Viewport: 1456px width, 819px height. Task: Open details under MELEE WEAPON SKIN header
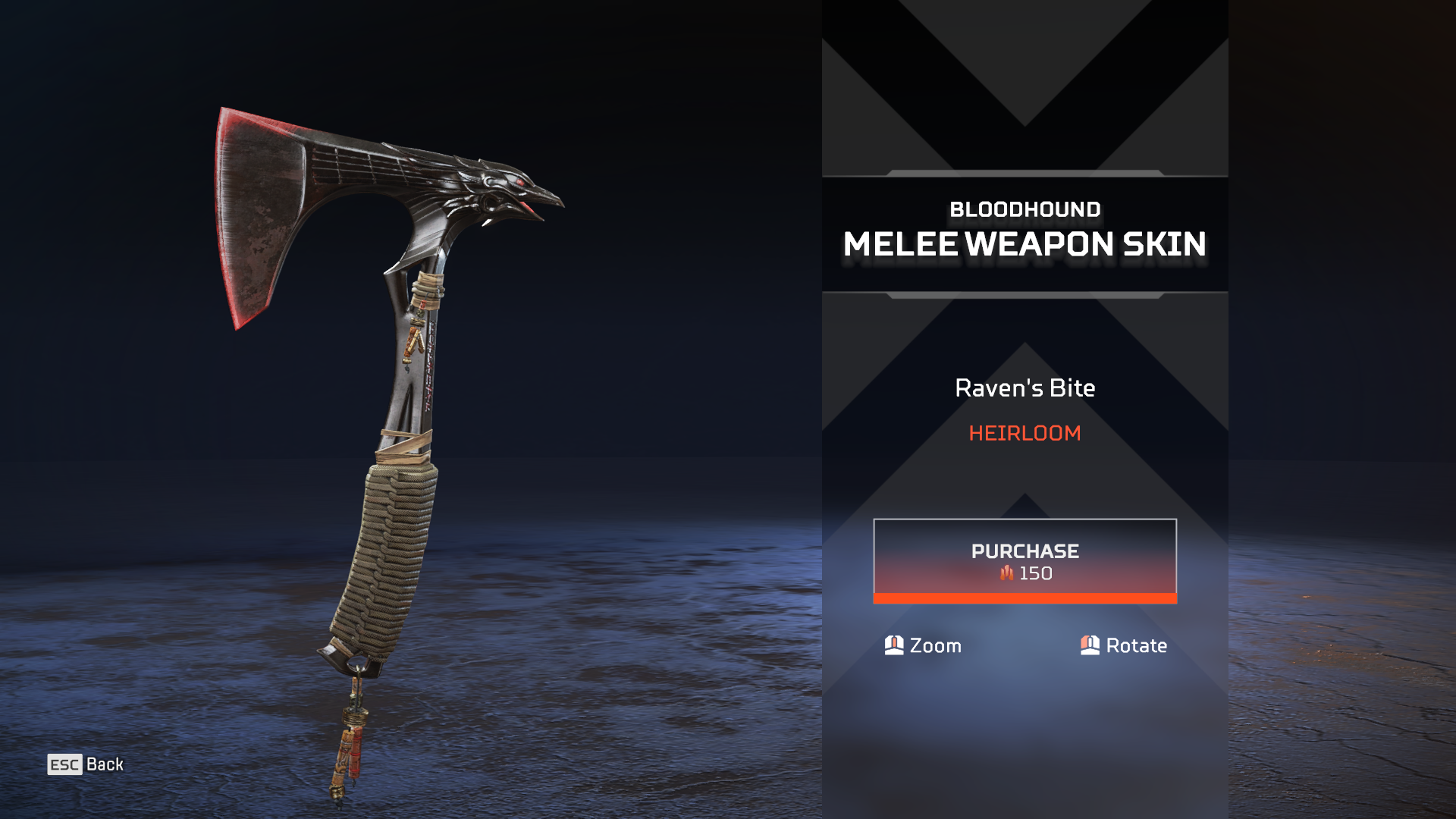tap(1024, 244)
